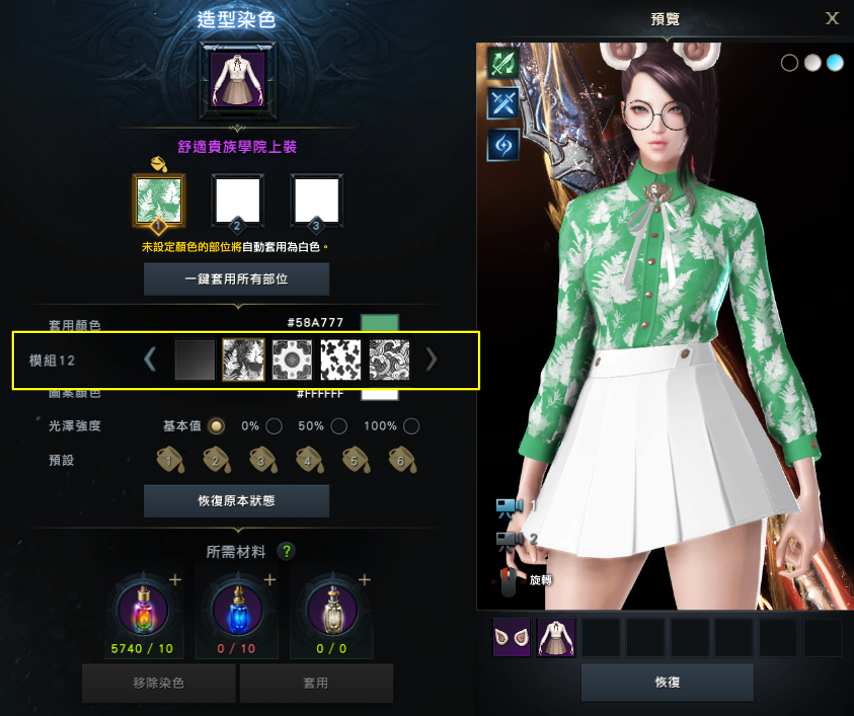Viewport: 854px width, 716px height.
Task: Set gloss strength to 100%
Action: click(410, 426)
